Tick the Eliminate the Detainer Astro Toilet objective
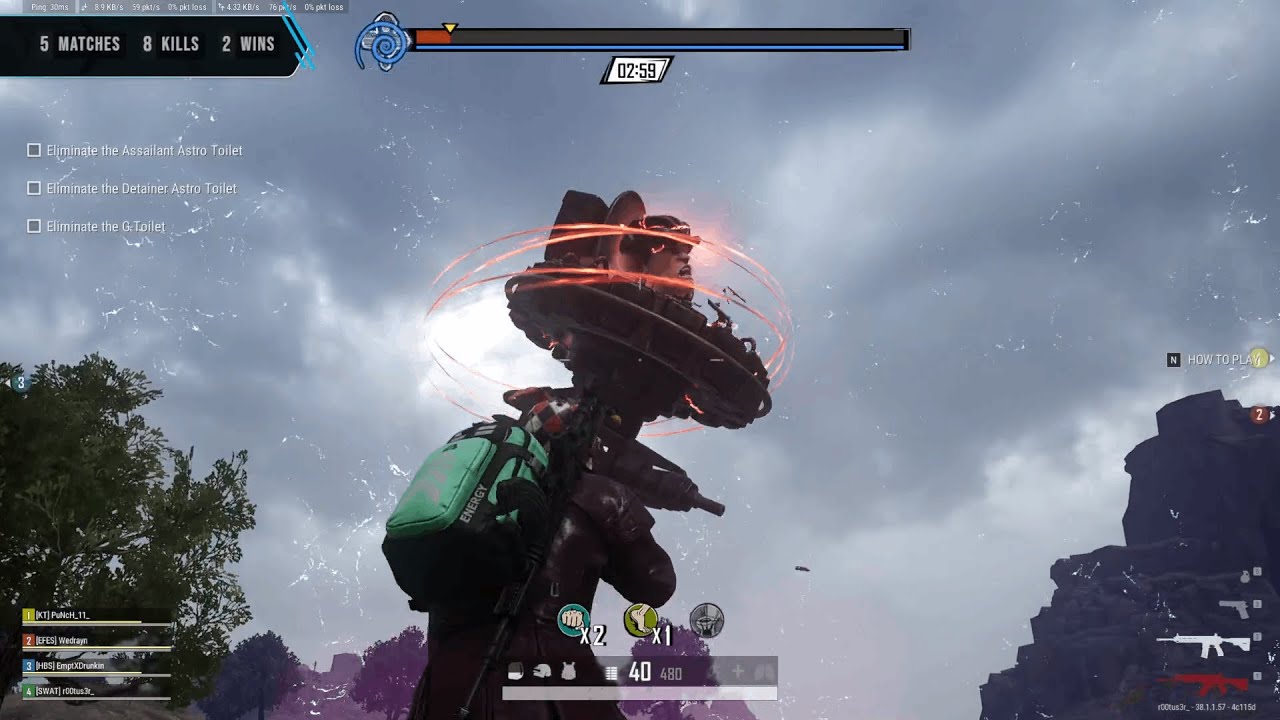The image size is (1280, 720). (x=34, y=188)
